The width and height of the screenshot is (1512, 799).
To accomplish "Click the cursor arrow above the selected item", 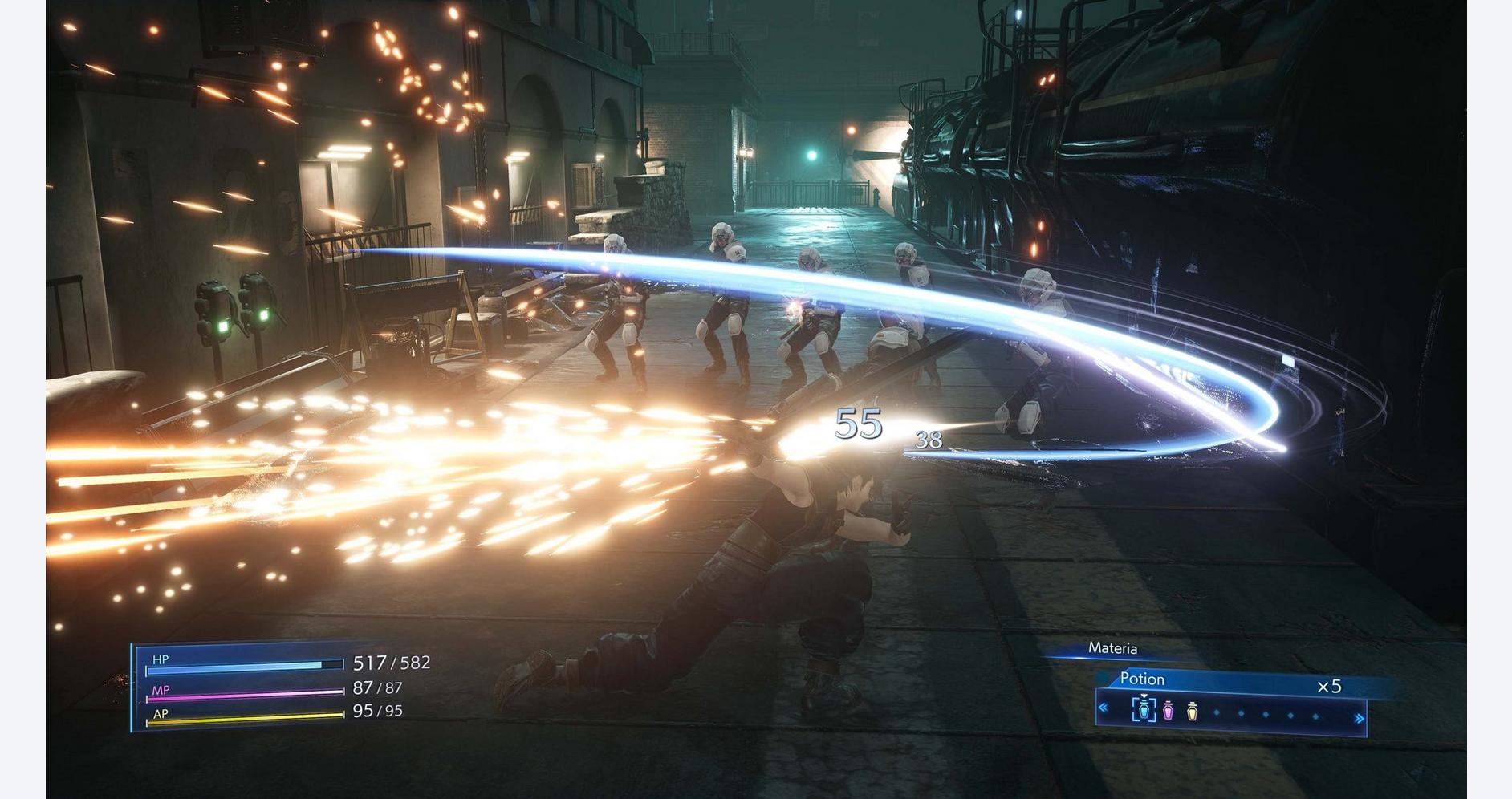I will pos(1144,696).
